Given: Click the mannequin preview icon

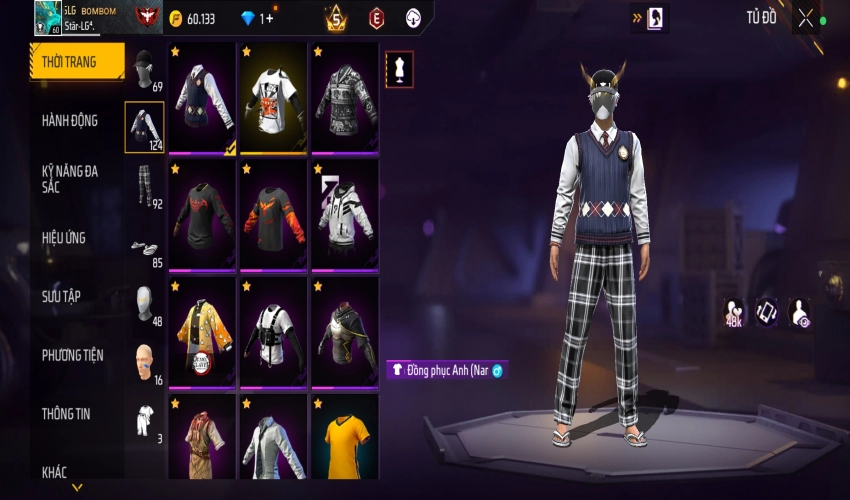Looking at the screenshot, I should (x=399, y=68).
